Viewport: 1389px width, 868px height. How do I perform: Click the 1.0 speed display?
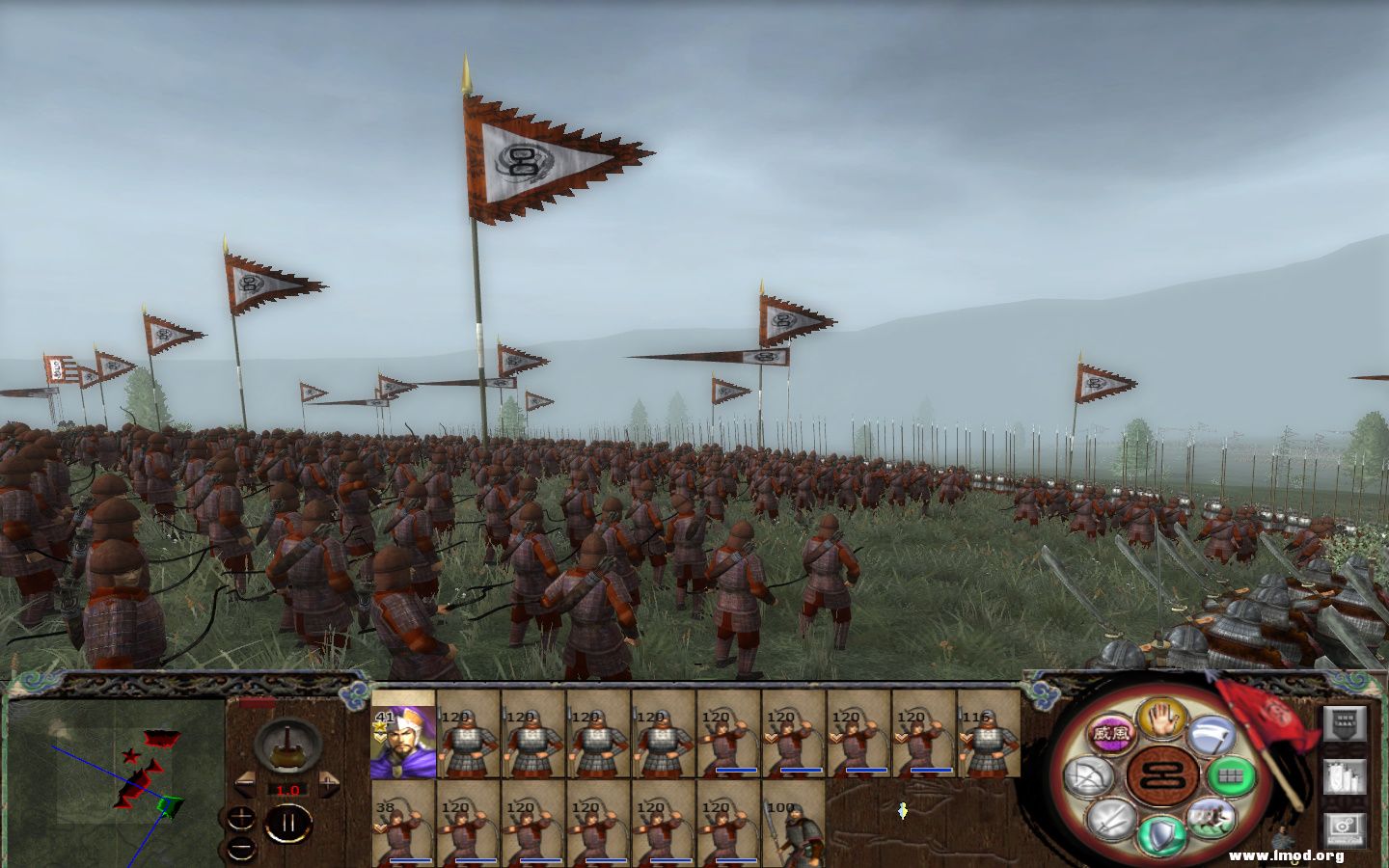287,790
